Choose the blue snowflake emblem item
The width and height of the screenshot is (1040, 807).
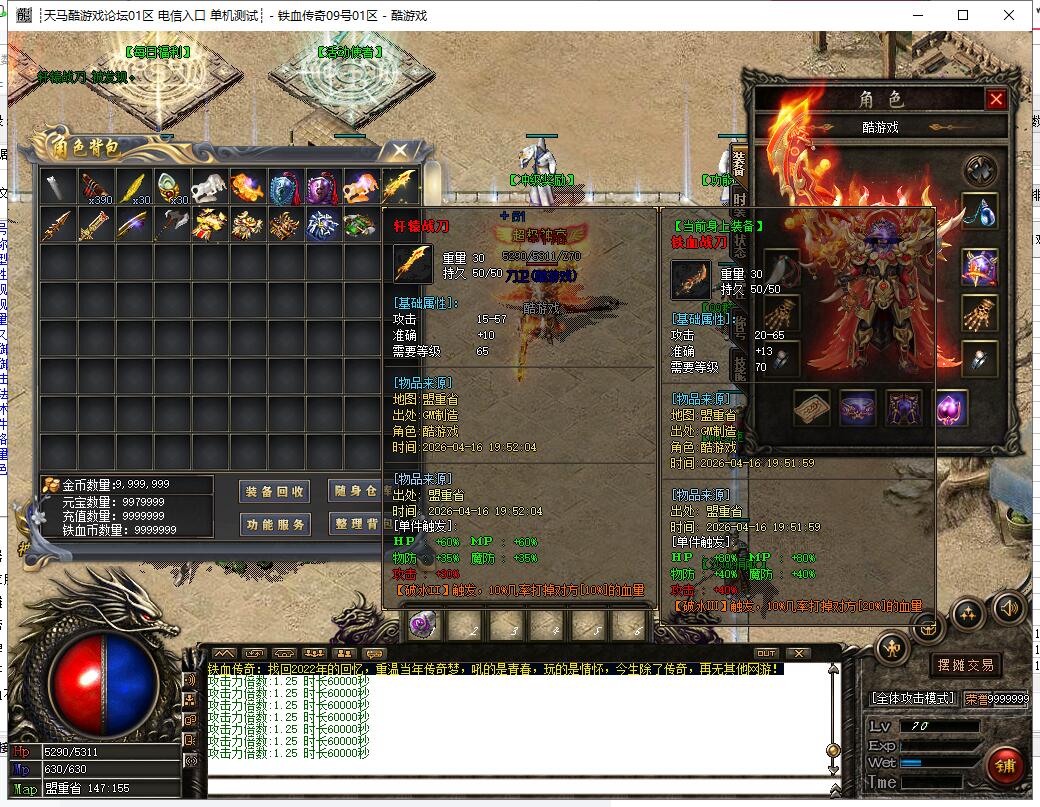coord(322,225)
